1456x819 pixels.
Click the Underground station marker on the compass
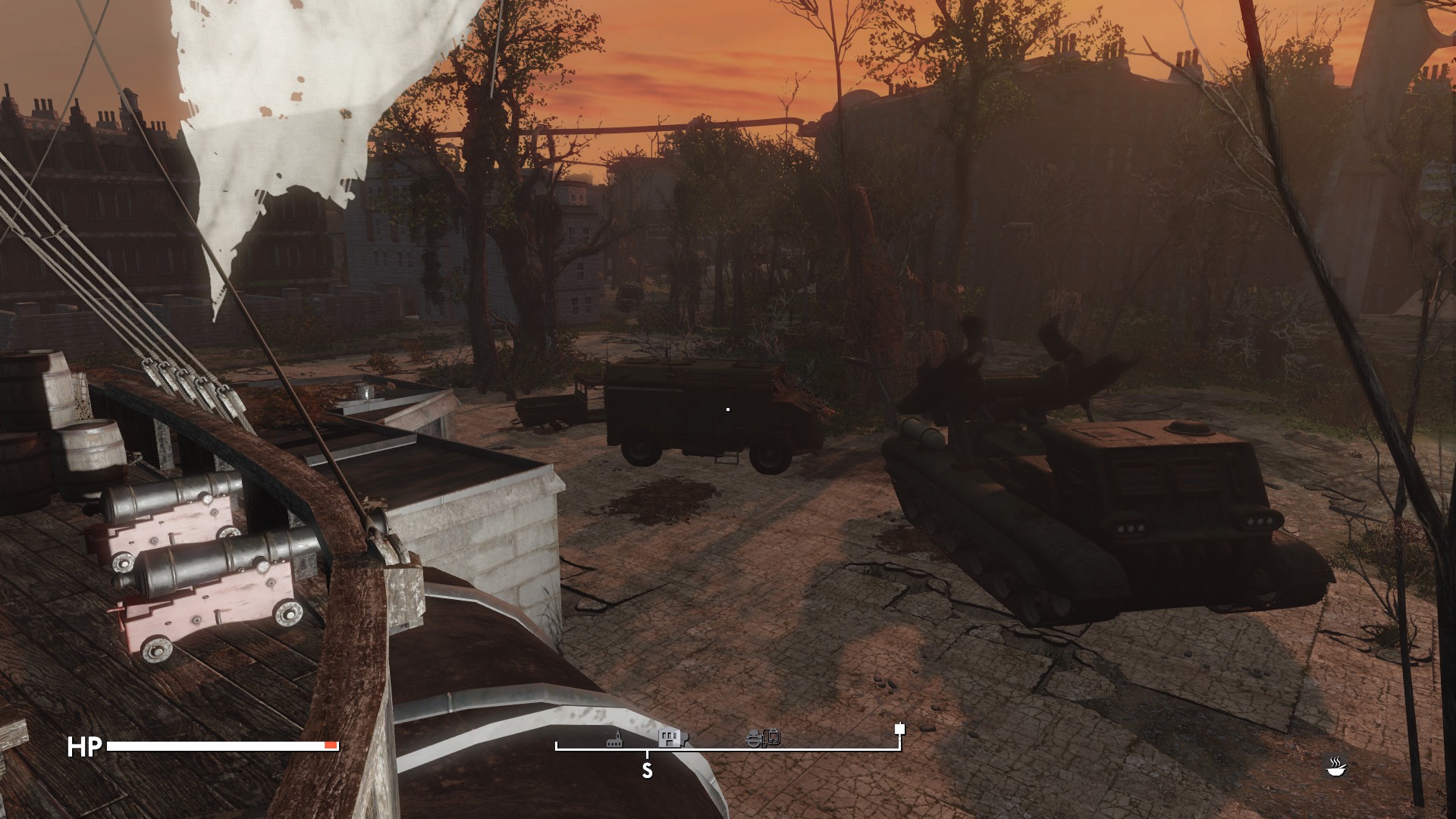(x=764, y=738)
